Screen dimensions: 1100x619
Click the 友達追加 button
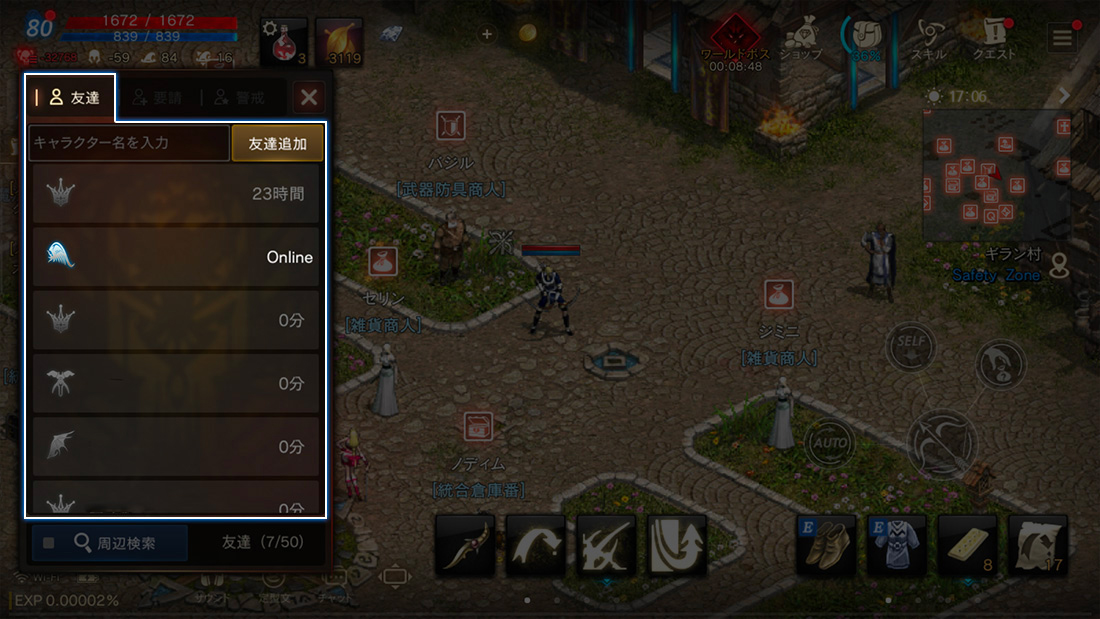coord(278,143)
